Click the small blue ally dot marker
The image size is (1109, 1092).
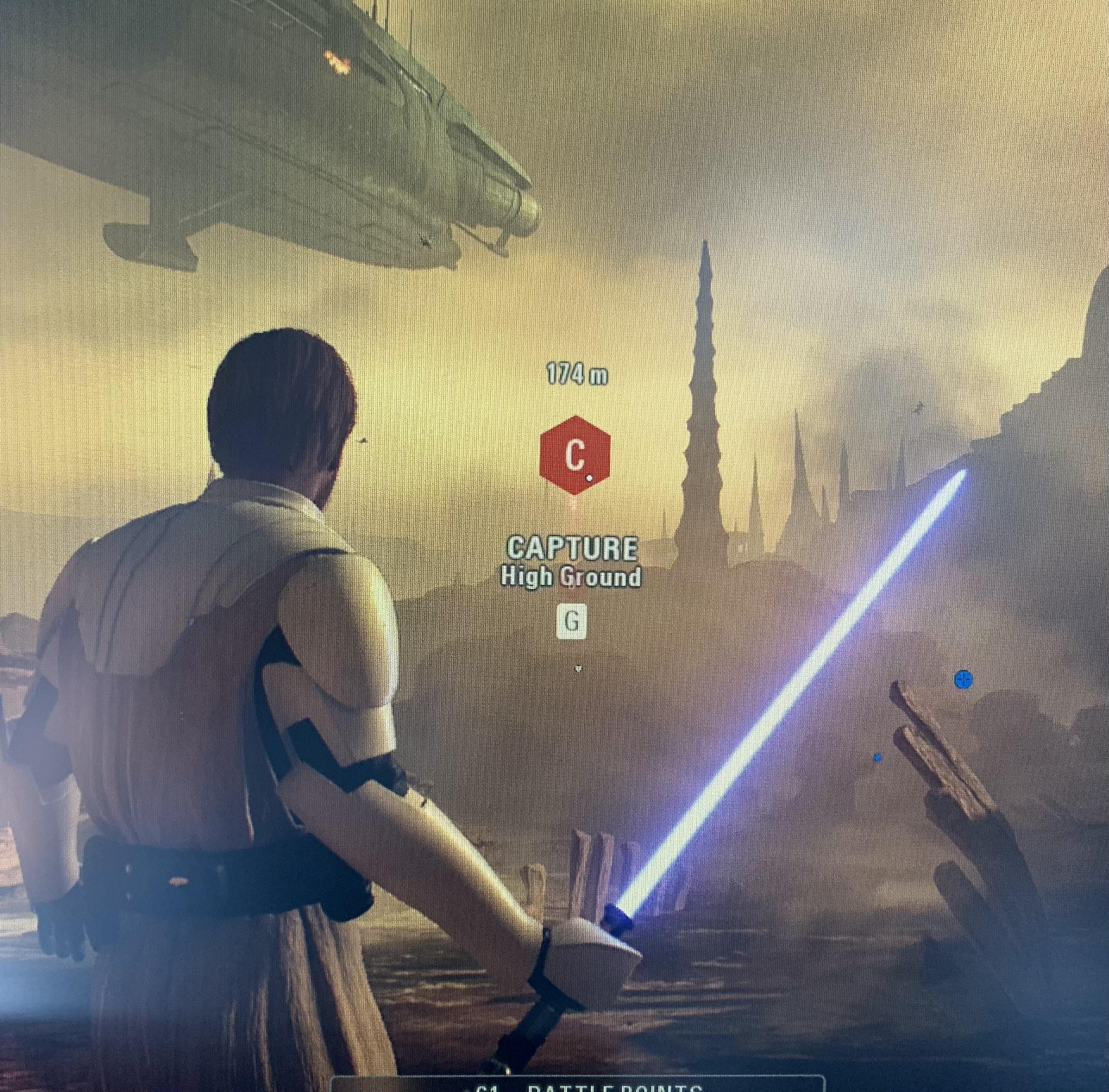pos(878,758)
